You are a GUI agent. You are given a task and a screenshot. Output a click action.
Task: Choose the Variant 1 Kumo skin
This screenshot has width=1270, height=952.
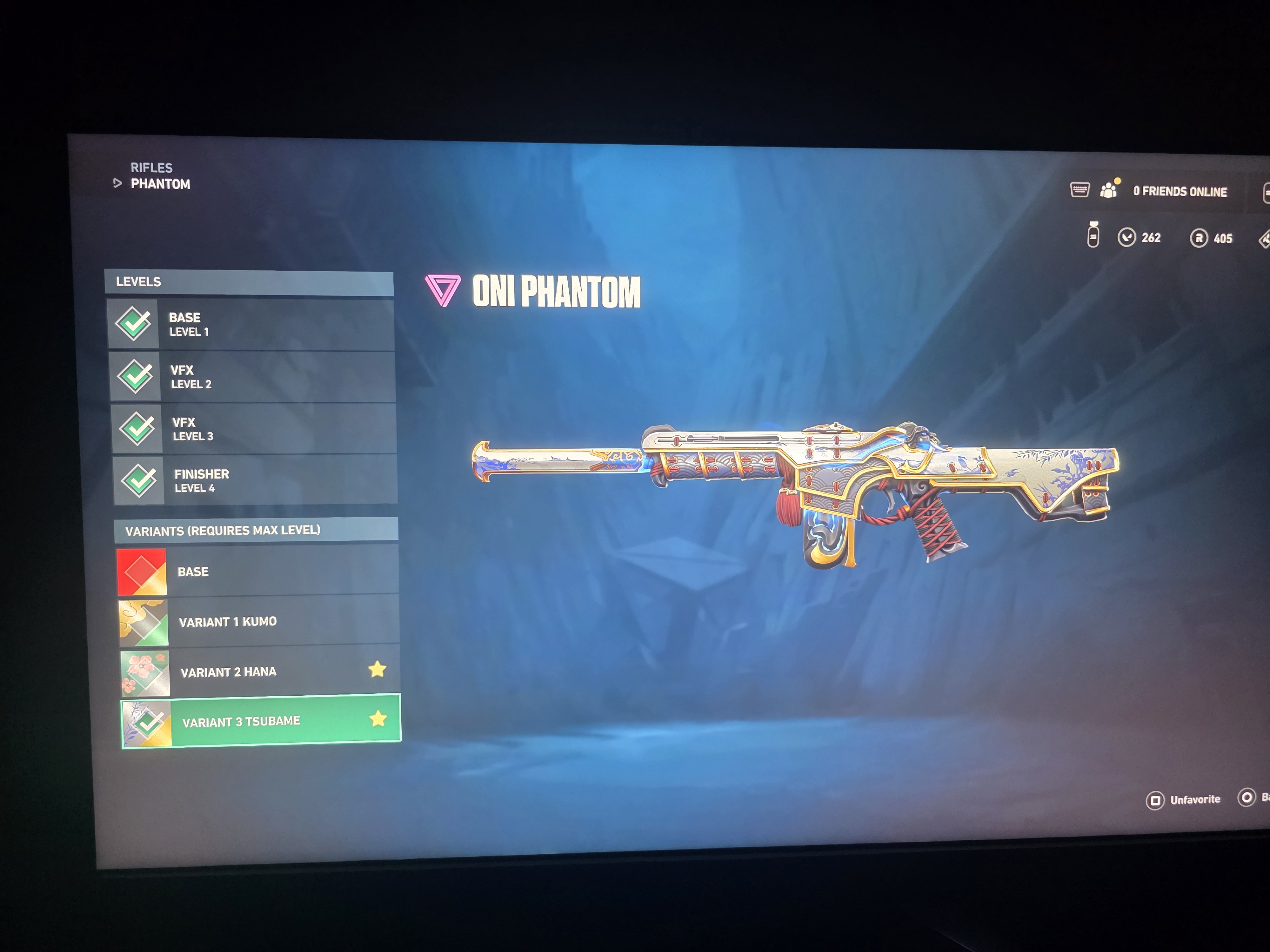pyautogui.click(x=259, y=622)
